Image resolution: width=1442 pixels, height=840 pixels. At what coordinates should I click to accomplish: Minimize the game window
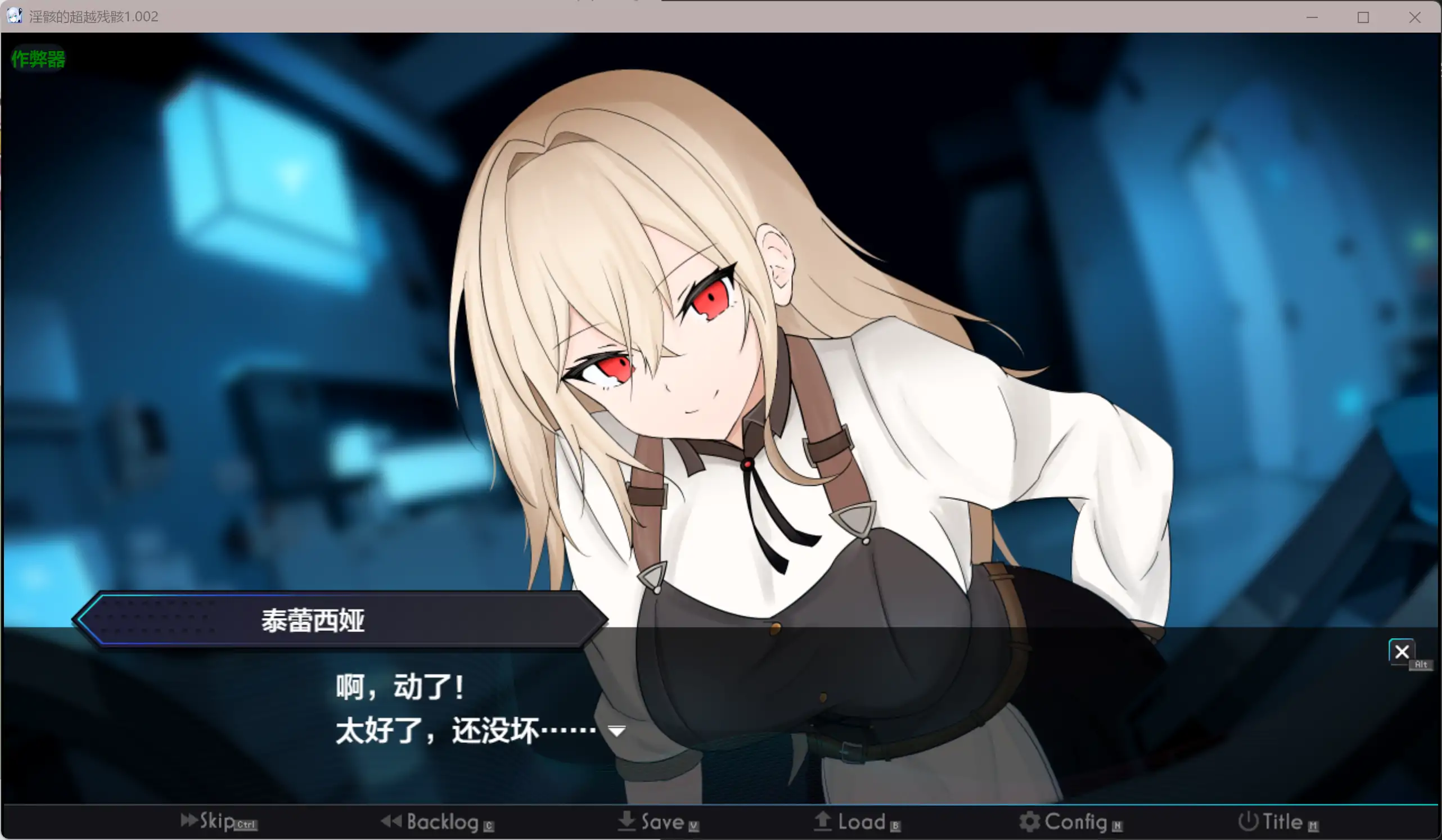[1312, 17]
